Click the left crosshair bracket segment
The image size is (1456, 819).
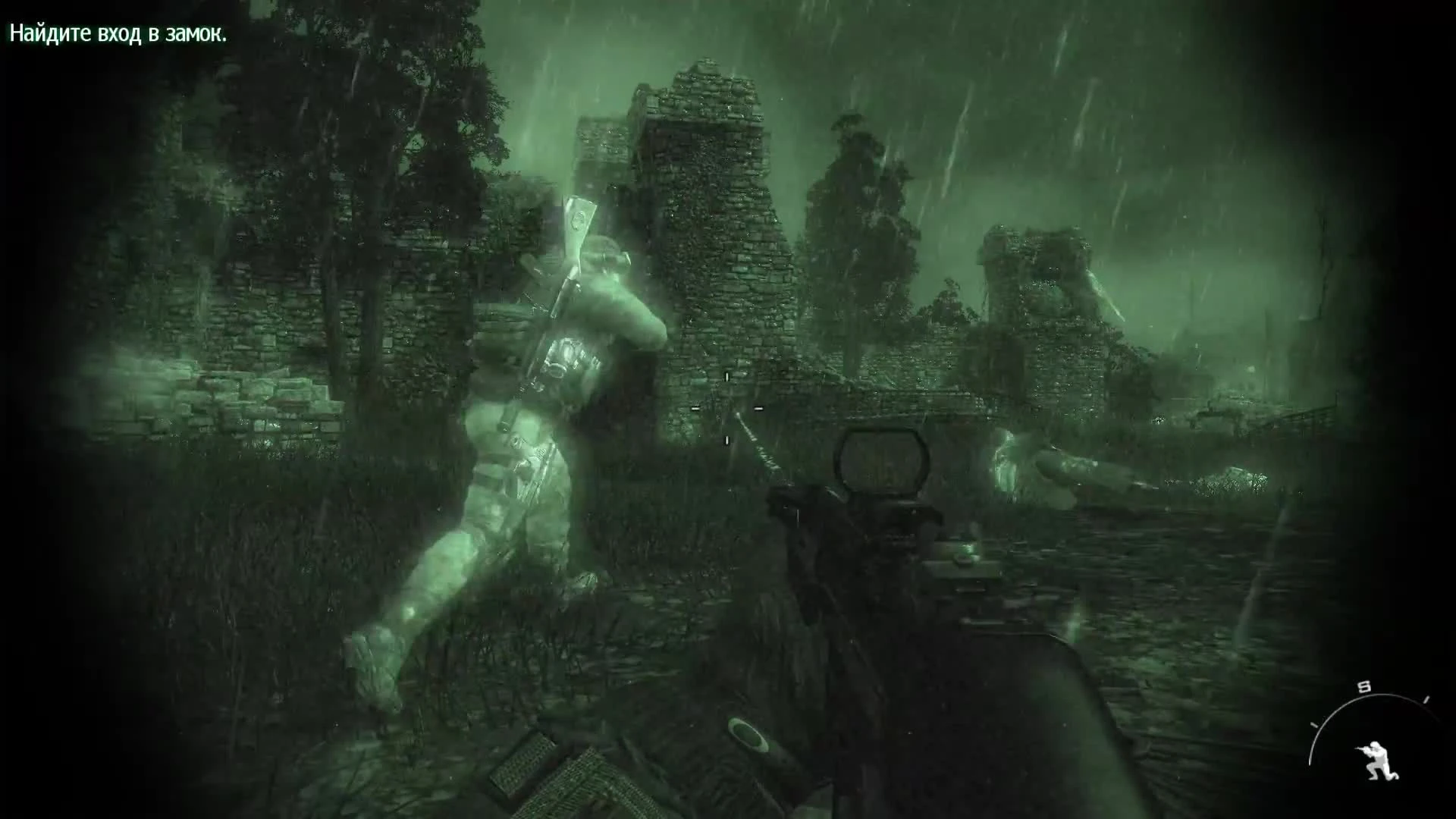695,408
